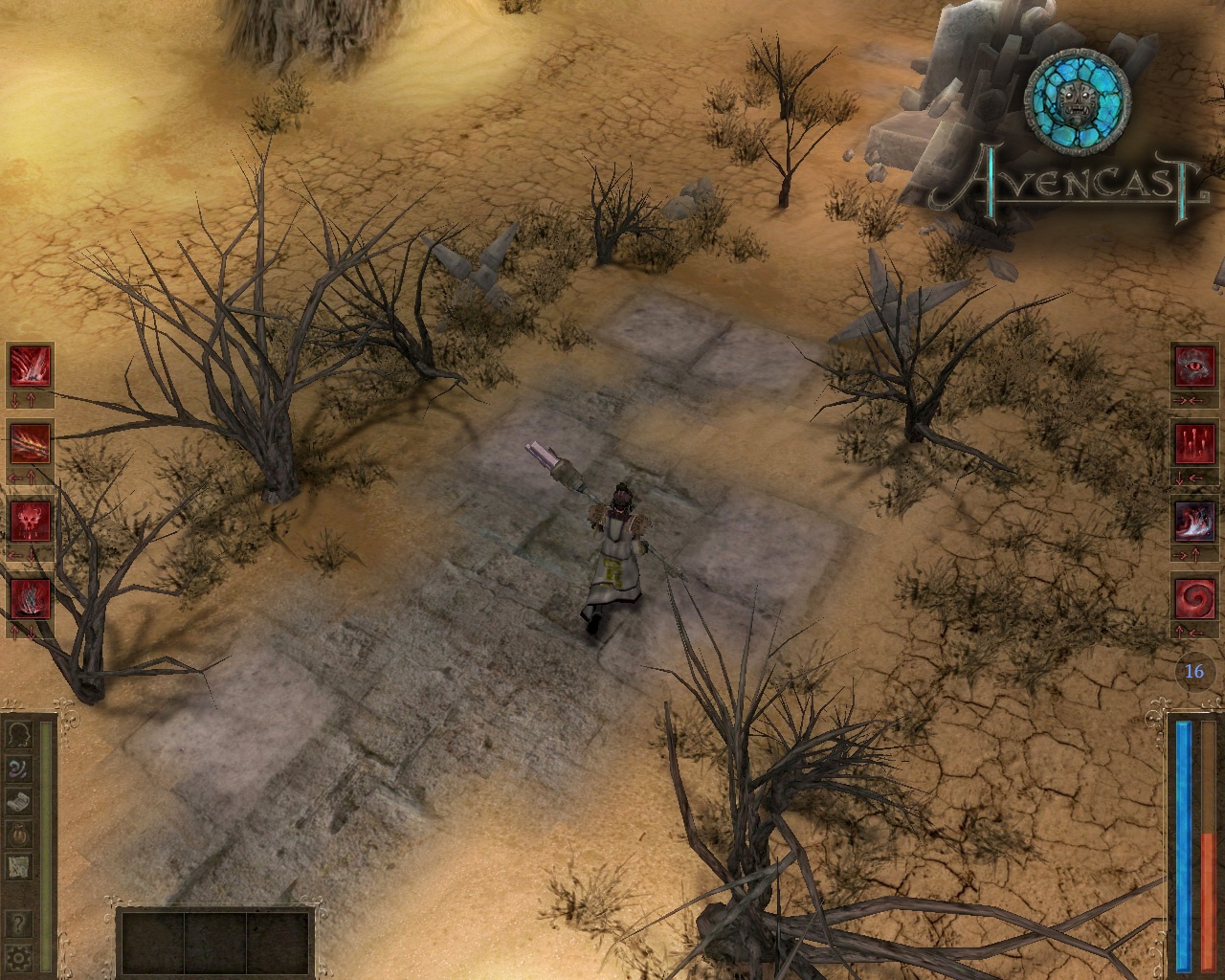Select the blood pillars spell icon
Viewport: 1225px width, 980px height.
[1193, 443]
